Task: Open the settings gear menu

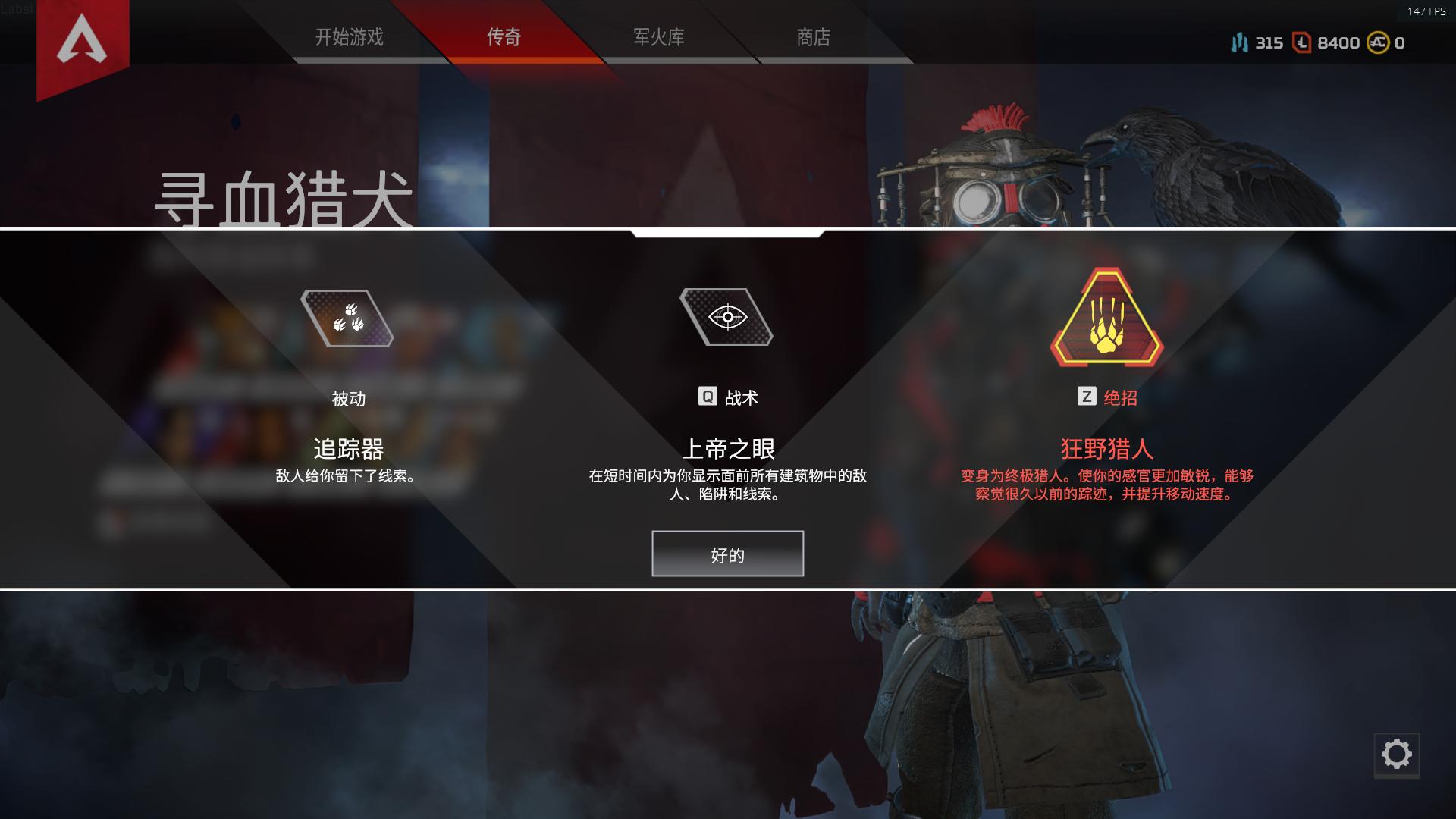Action: (x=1395, y=754)
